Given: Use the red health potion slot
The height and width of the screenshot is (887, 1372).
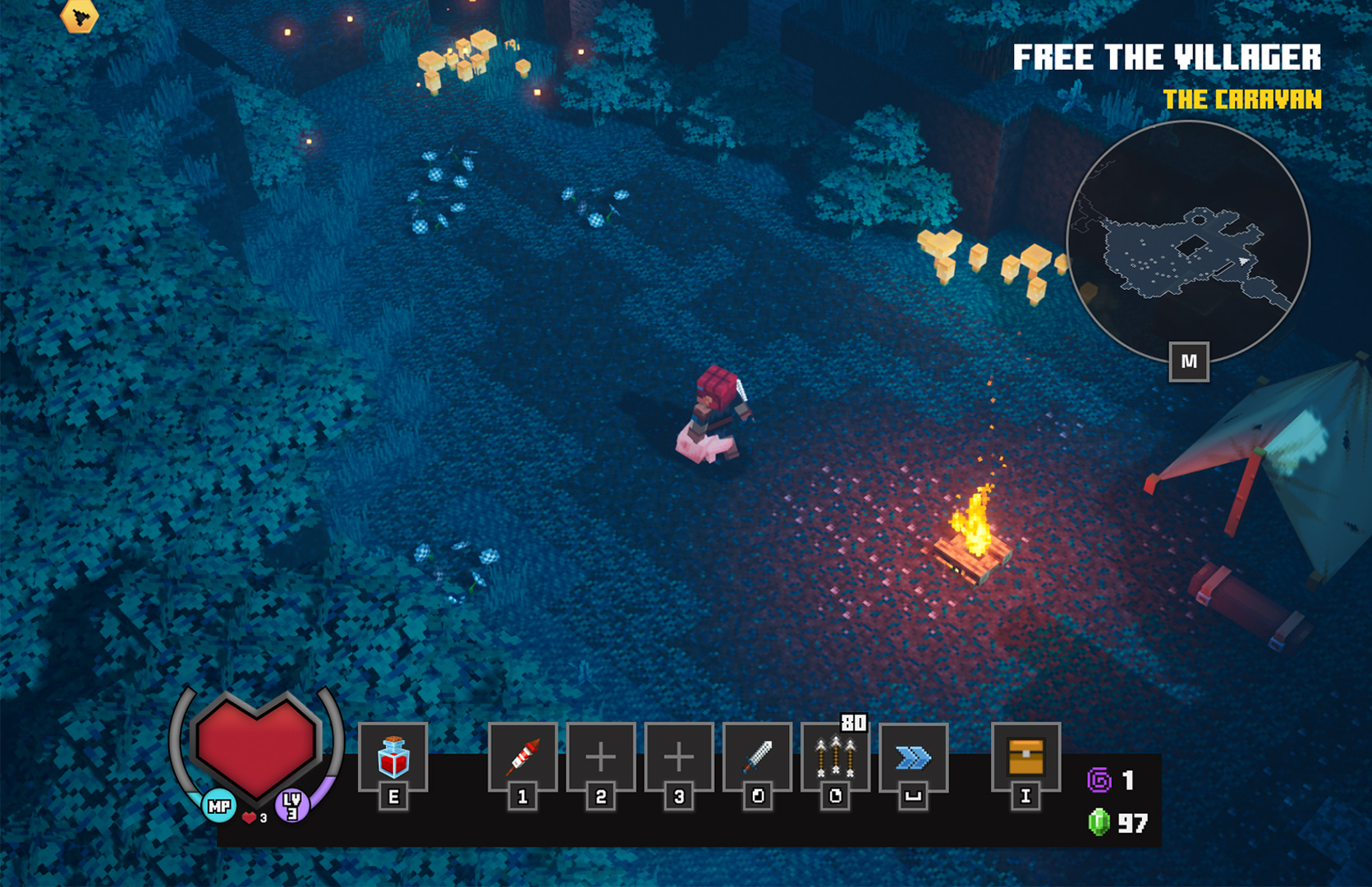Looking at the screenshot, I should click(x=393, y=757).
